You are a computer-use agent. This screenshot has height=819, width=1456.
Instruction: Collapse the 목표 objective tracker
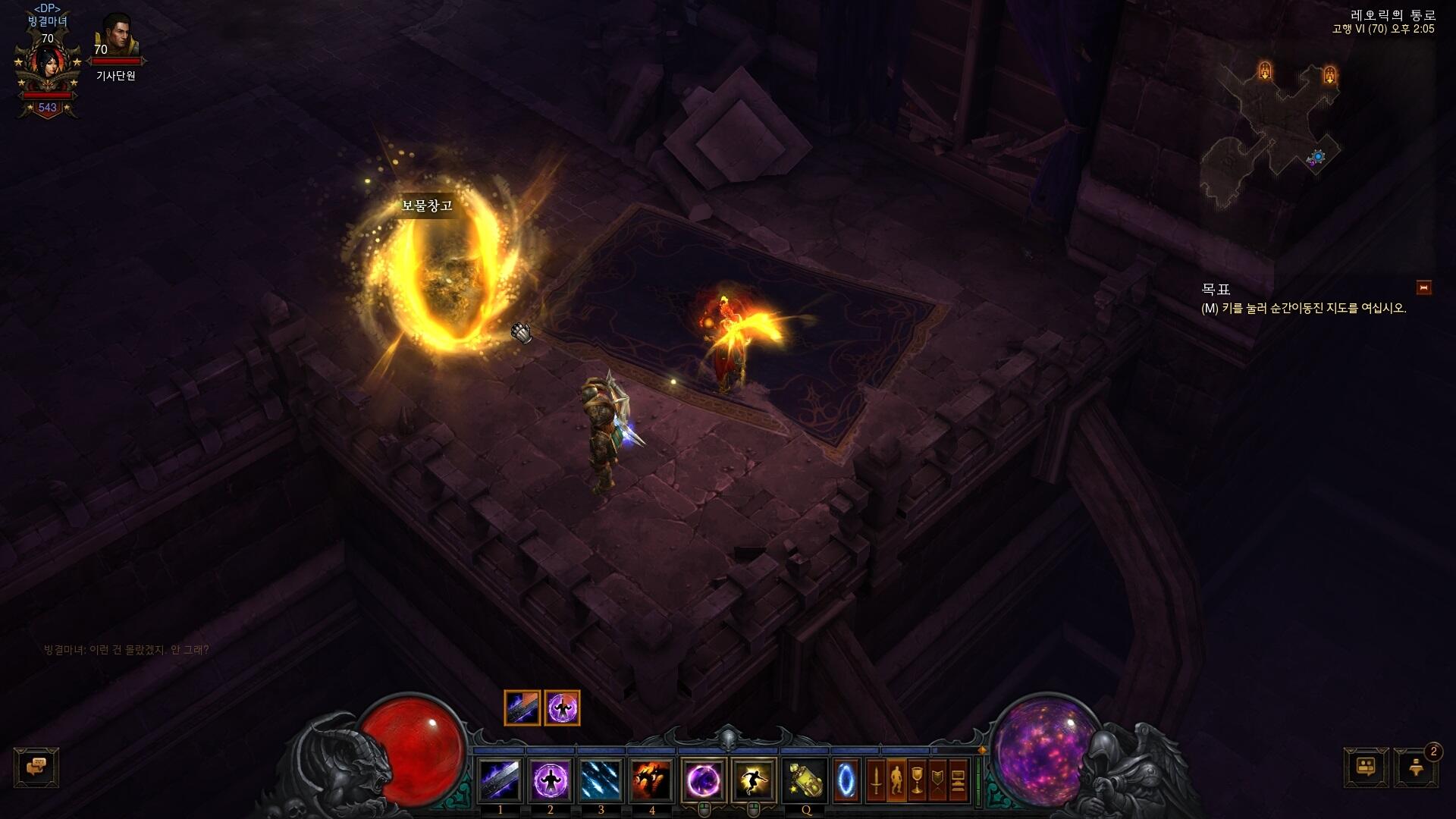click(x=1423, y=287)
